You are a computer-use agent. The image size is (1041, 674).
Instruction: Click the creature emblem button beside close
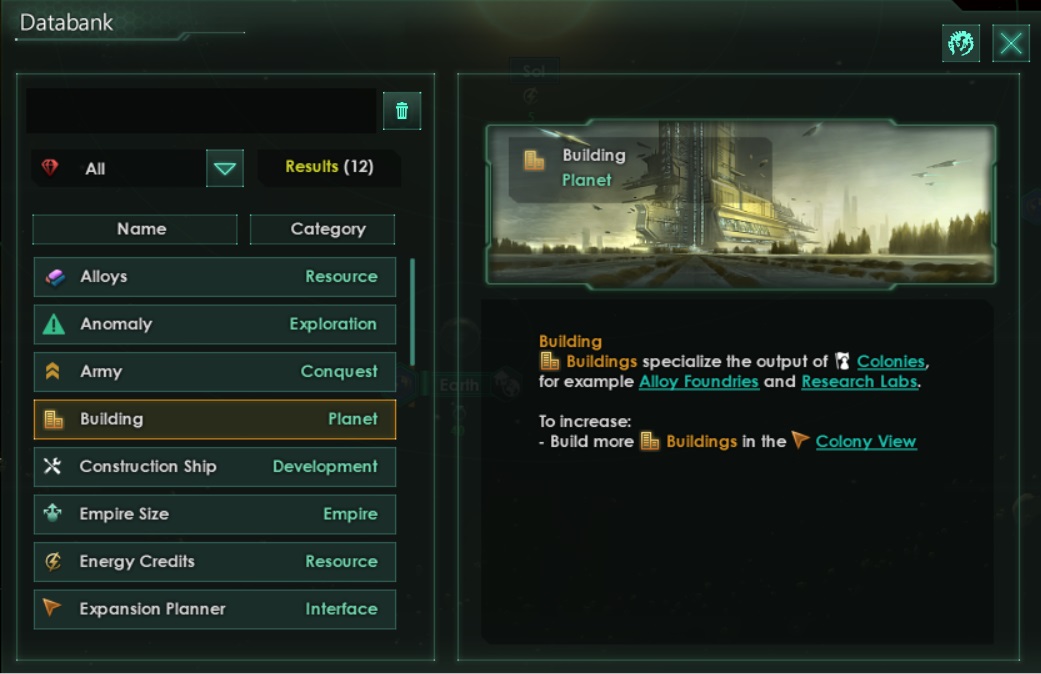960,44
